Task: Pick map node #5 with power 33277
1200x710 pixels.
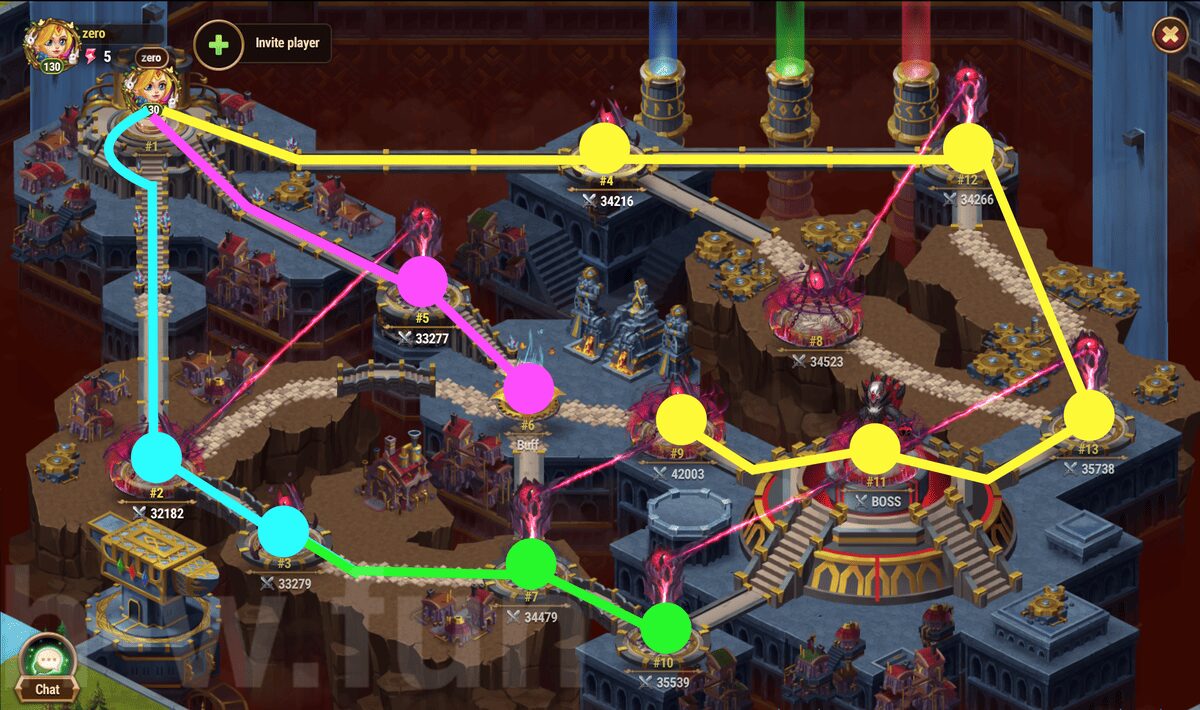Action: 422,282
